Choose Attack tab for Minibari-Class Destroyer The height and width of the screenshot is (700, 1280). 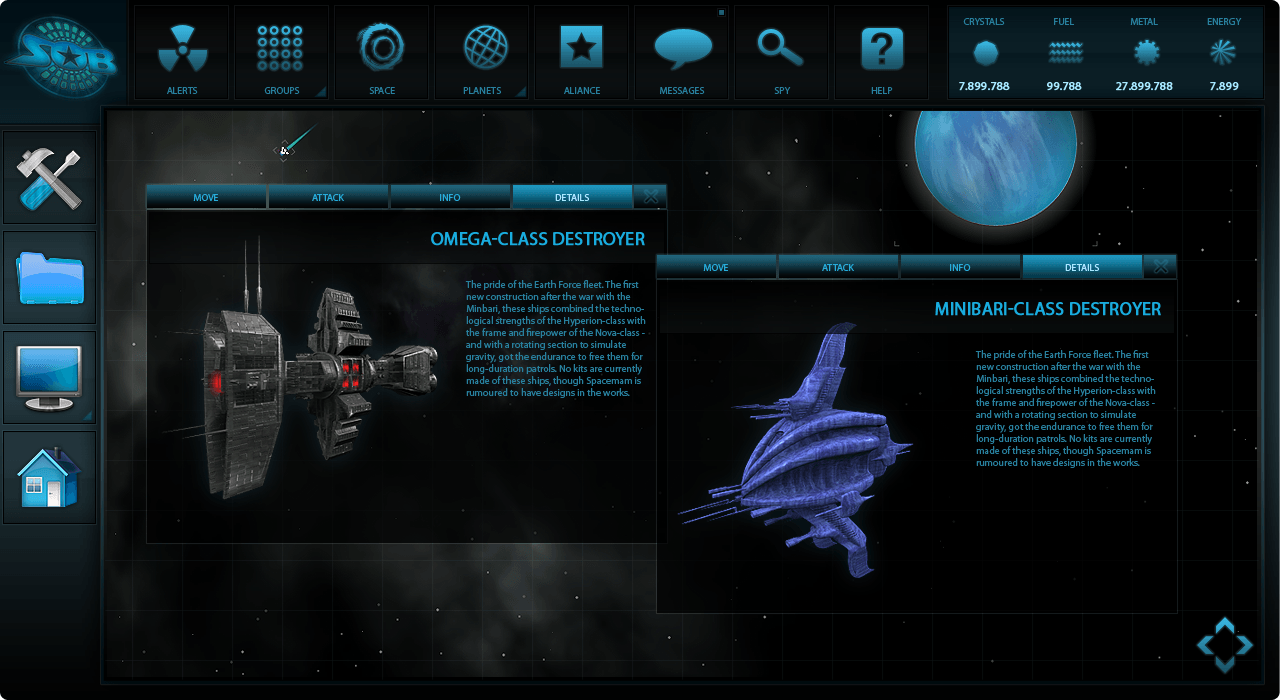pyautogui.click(x=838, y=267)
